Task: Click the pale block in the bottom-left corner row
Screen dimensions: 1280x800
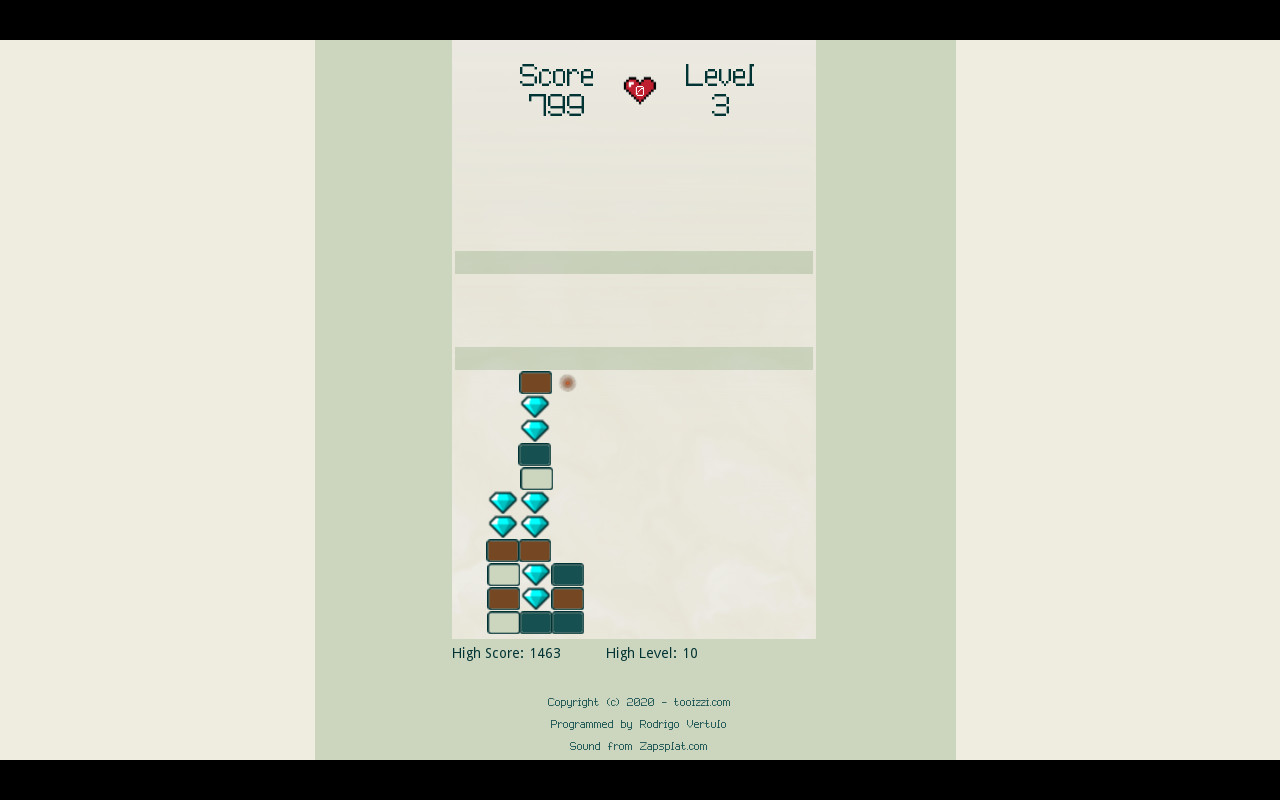Action: pyautogui.click(x=503, y=622)
